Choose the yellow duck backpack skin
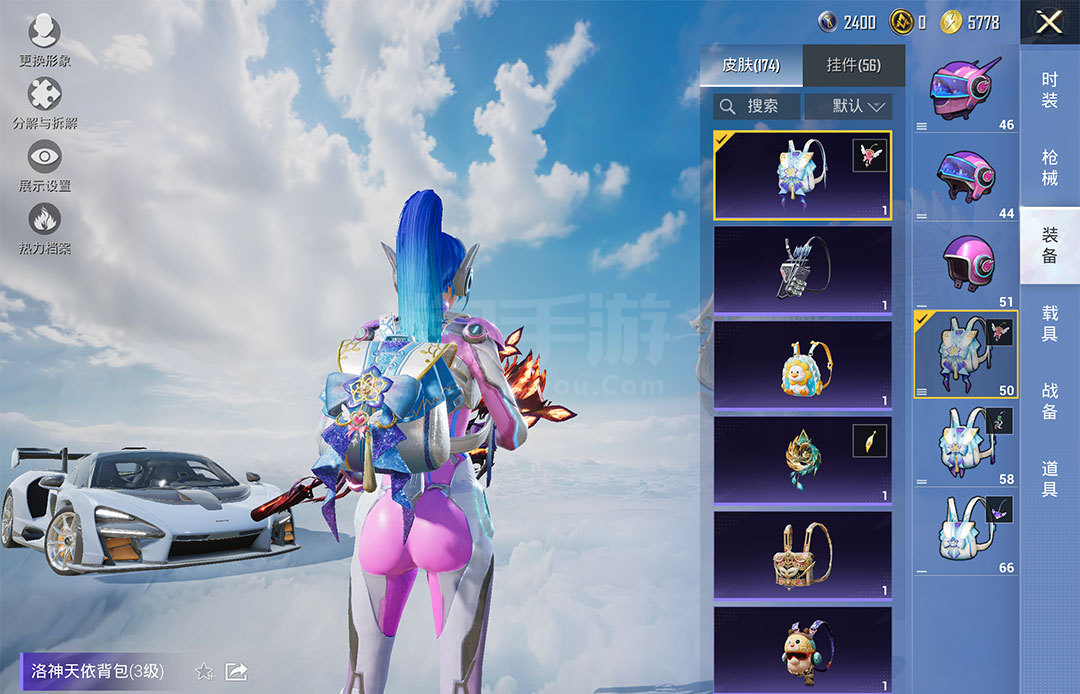 pos(802,365)
